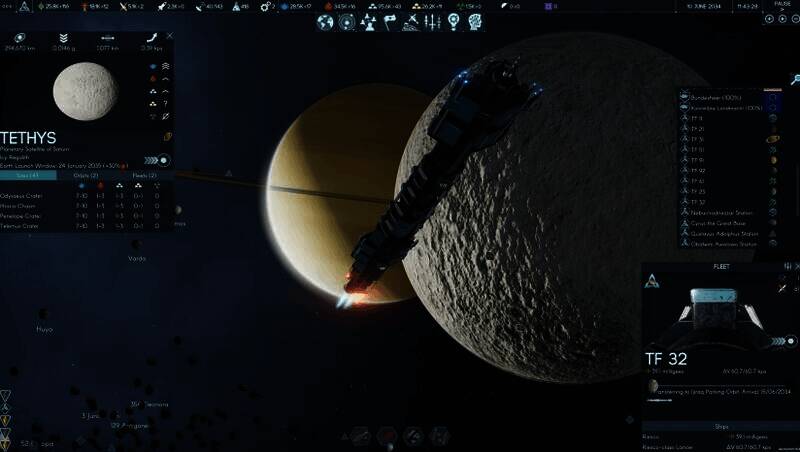This screenshot has width=800, height=452.
Task: Open the research lightbulb screen
Action: click(x=453, y=22)
